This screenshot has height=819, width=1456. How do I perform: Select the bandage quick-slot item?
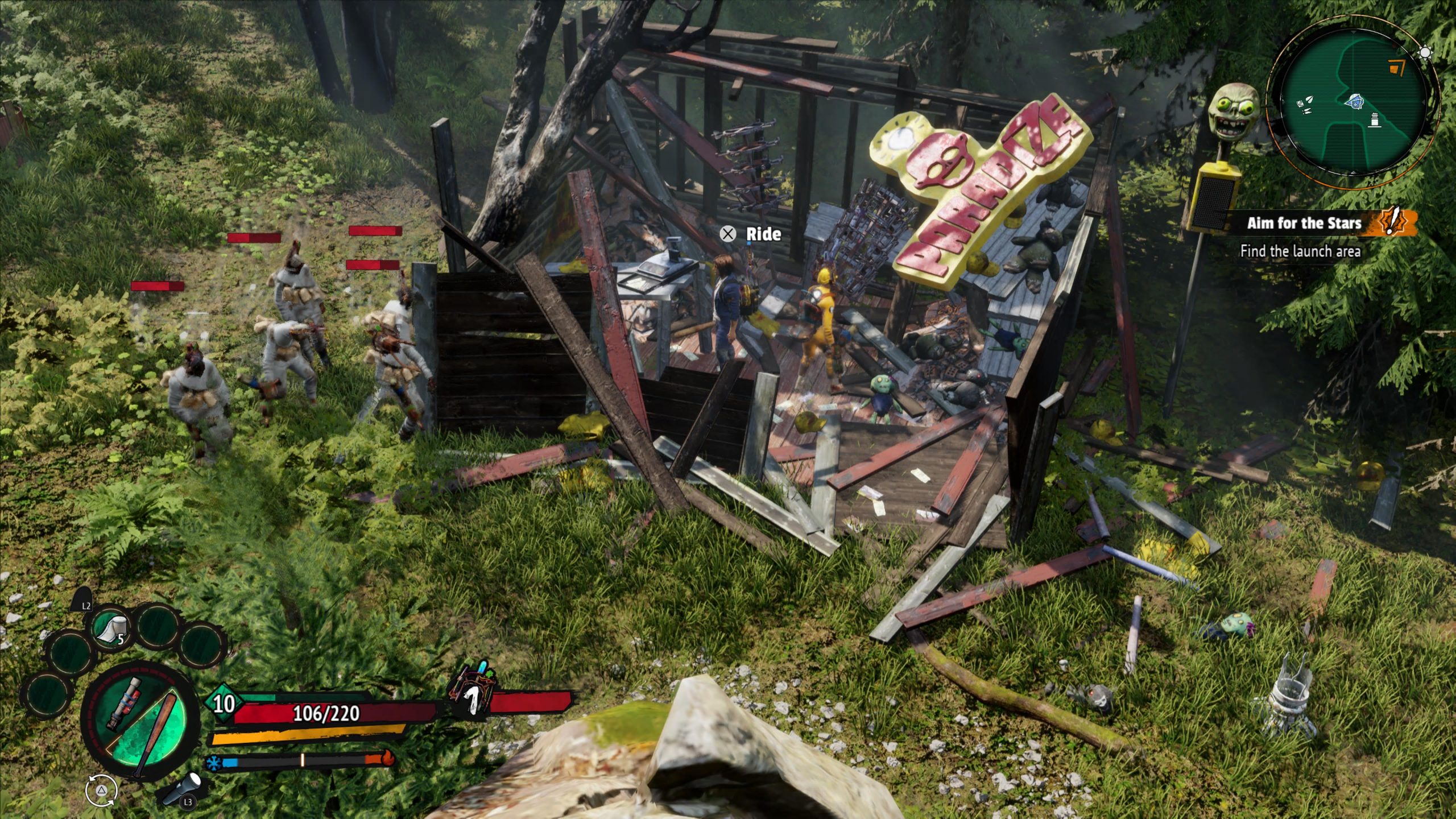coord(110,629)
